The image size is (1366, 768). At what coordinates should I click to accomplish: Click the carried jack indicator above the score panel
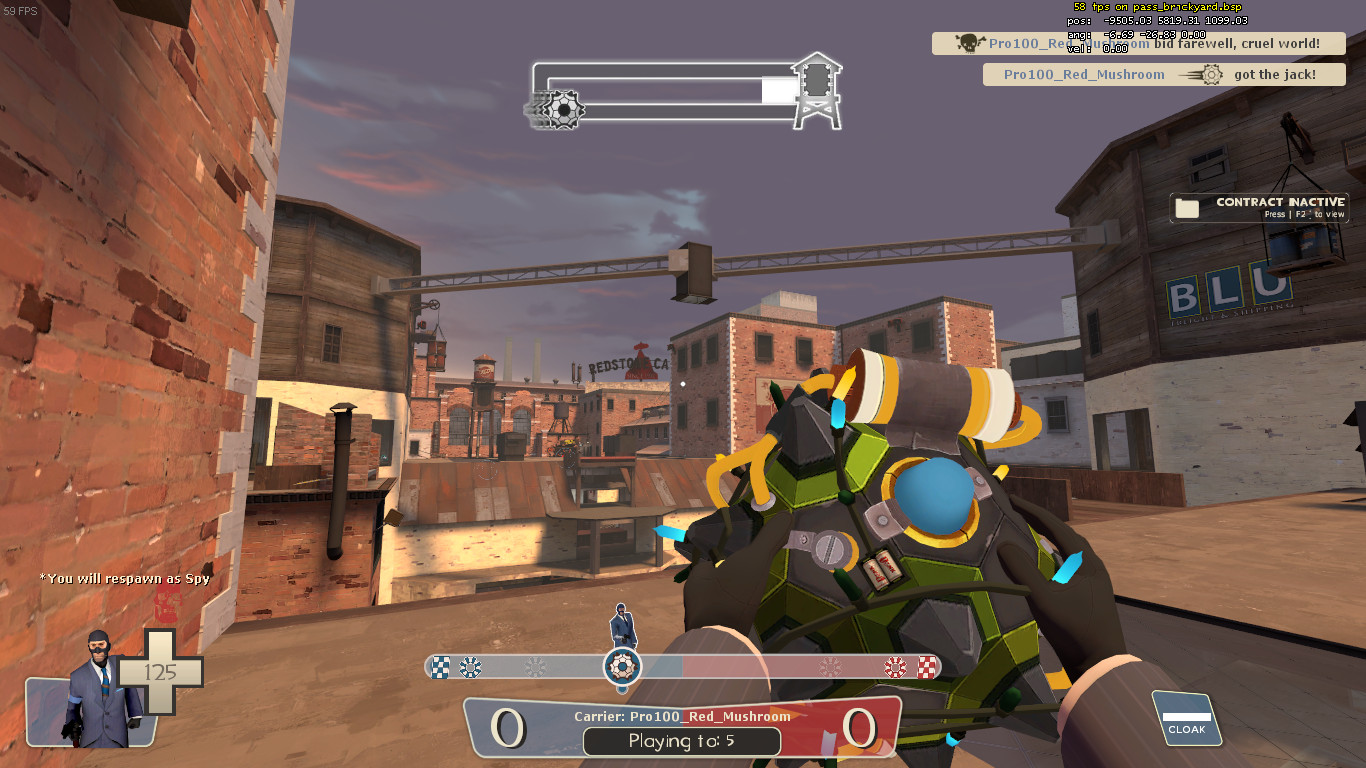pyautogui.click(x=622, y=665)
